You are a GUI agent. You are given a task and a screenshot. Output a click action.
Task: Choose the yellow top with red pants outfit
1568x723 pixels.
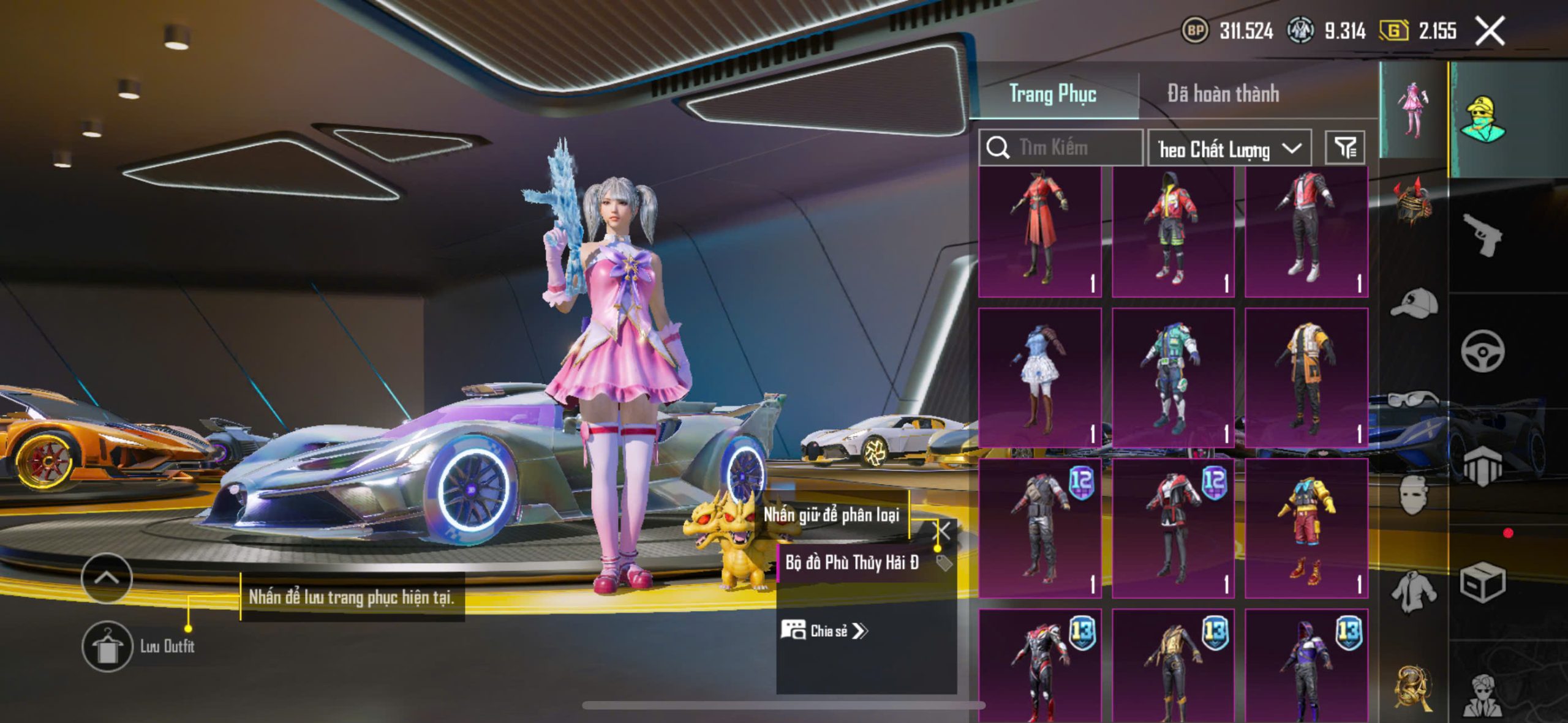(1306, 528)
